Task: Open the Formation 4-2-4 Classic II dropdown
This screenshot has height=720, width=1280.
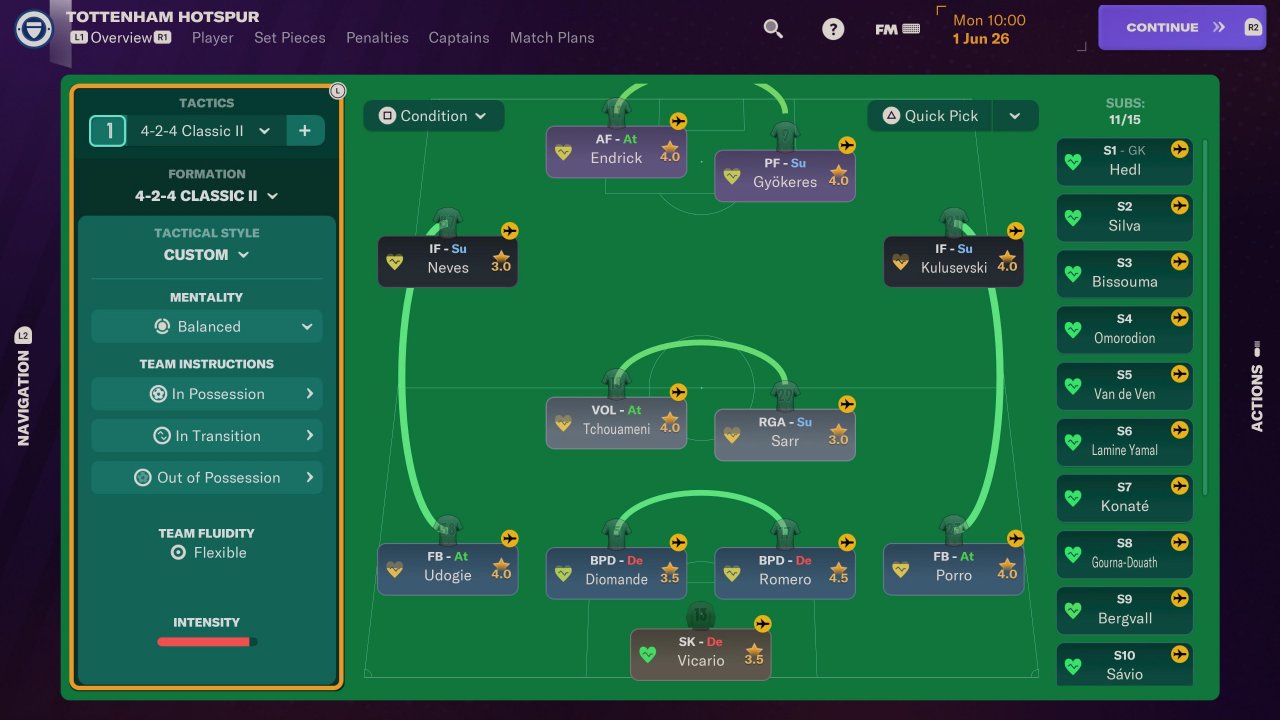Action: [x=207, y=196]
